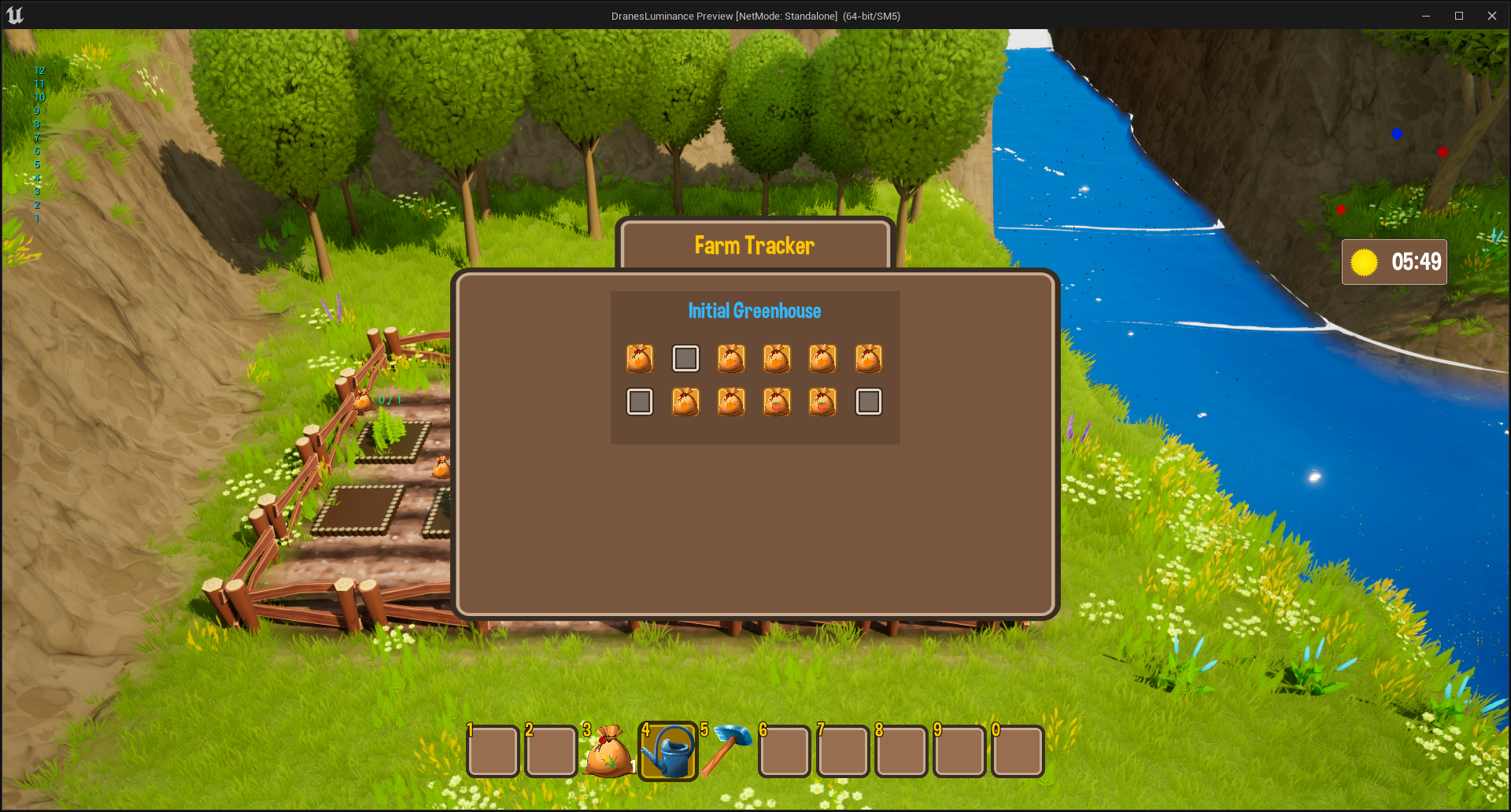Click the Farm Tracker header tab

tap(754, 245)
